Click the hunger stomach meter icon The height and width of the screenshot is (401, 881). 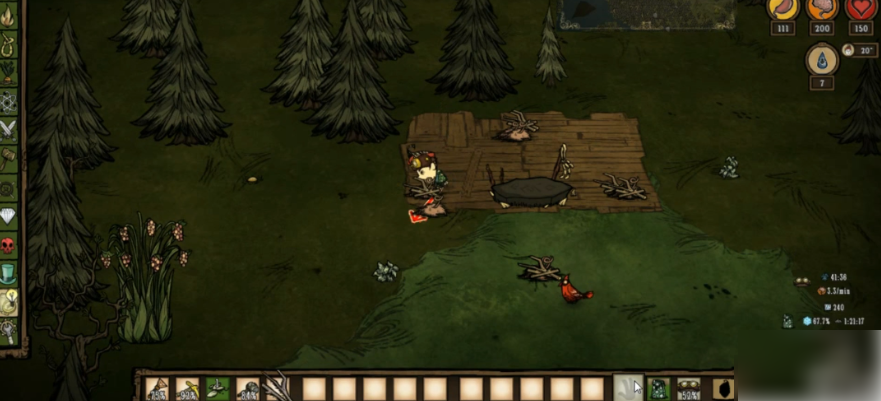781,7
